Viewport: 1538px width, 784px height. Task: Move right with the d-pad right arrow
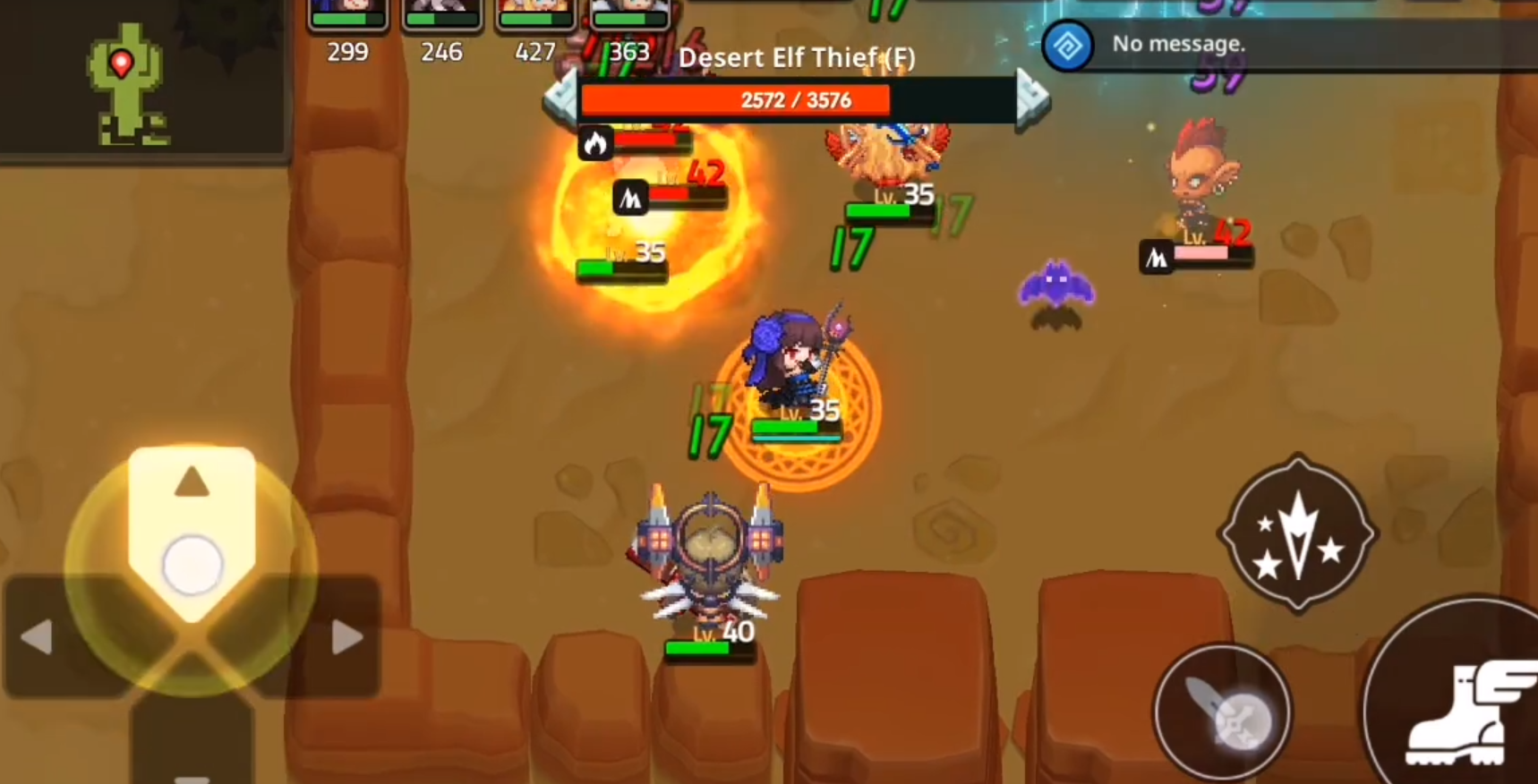346,637
